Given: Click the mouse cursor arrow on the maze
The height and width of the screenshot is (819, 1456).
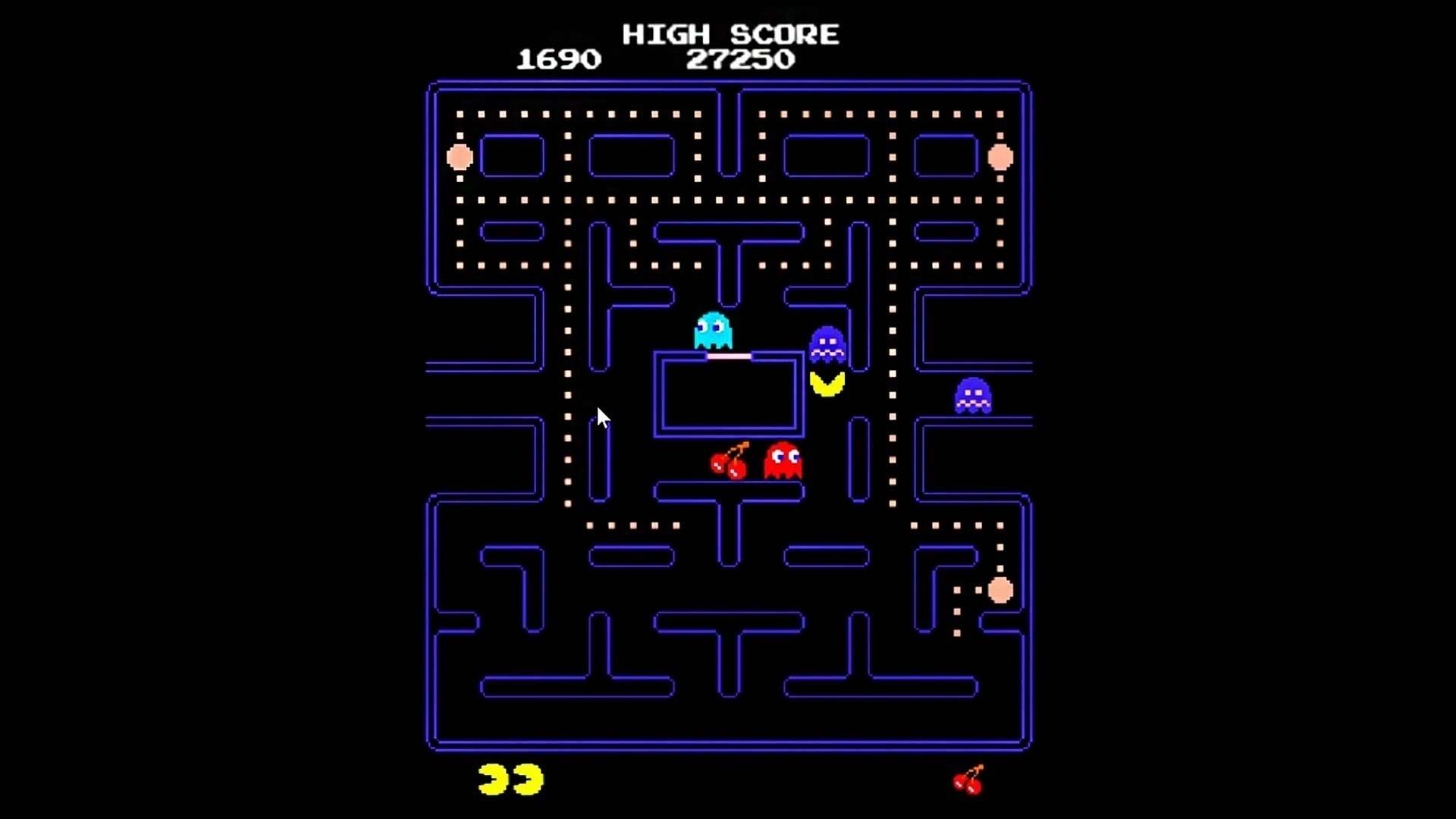Looking at the screenshot, I should [601, 419].
